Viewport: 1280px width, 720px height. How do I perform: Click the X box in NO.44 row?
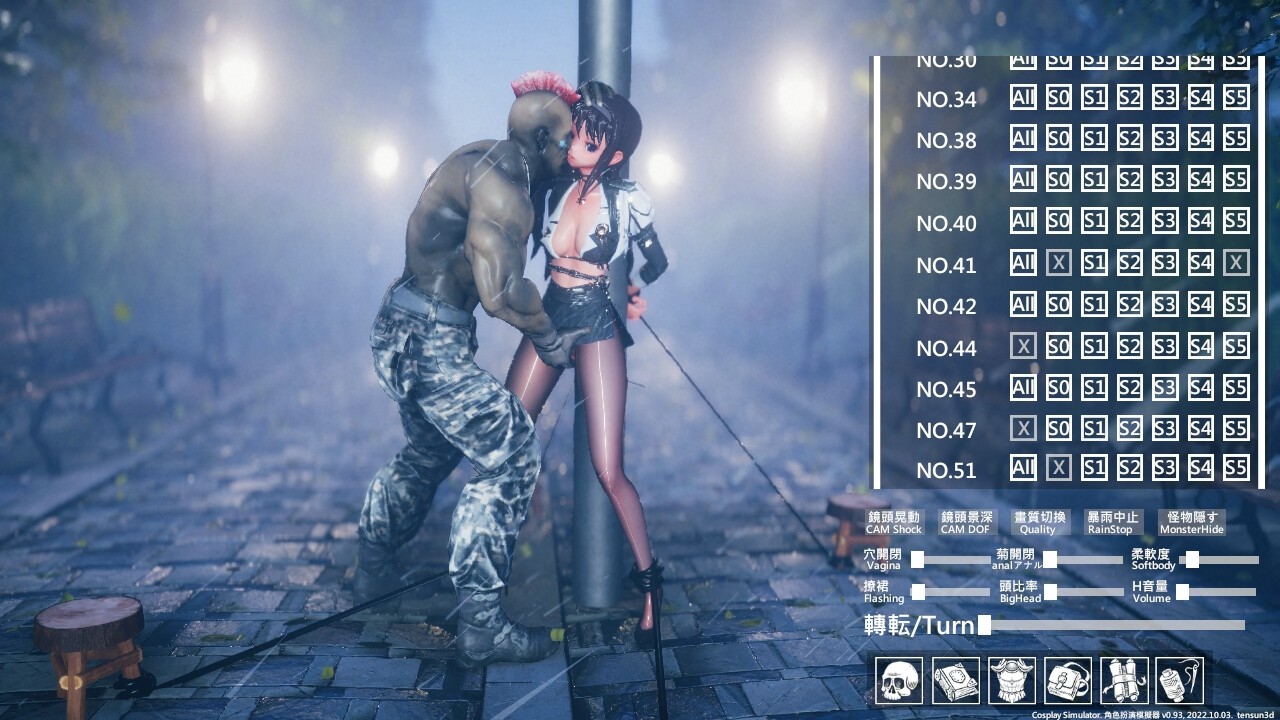[x=1022, y=346]
